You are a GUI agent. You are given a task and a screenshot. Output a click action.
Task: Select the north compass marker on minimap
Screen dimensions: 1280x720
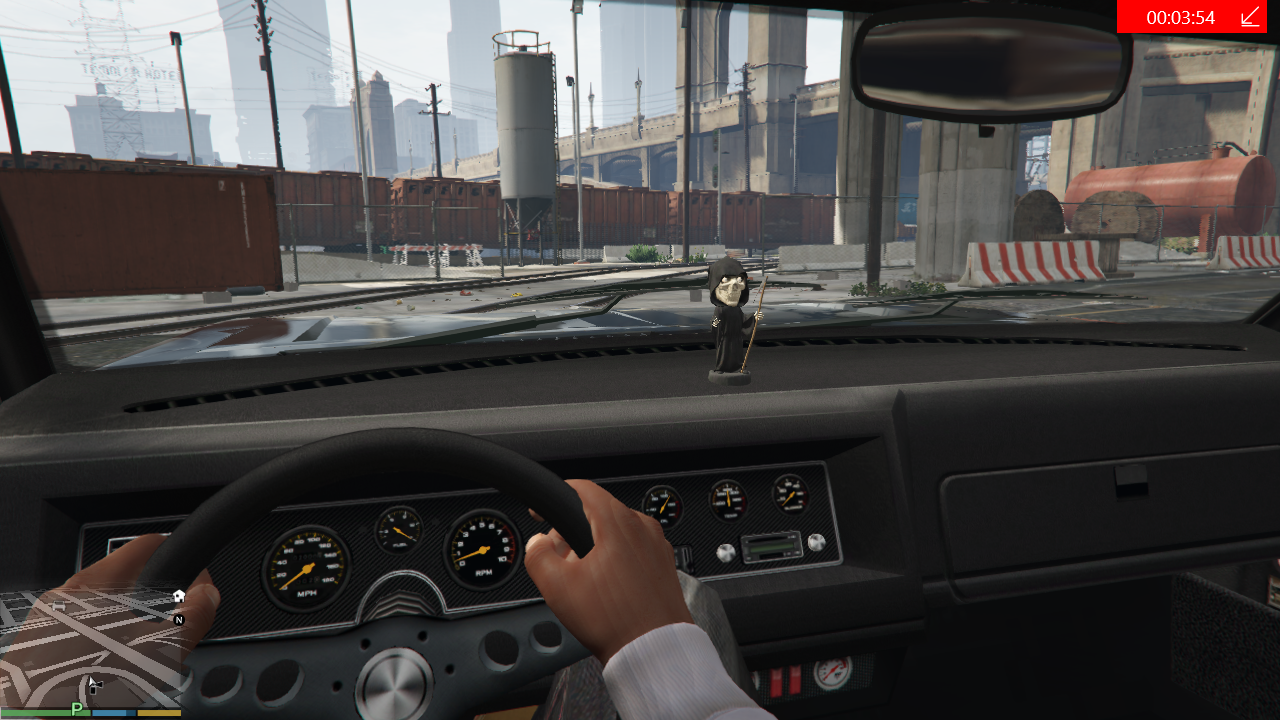click(179, 620)
